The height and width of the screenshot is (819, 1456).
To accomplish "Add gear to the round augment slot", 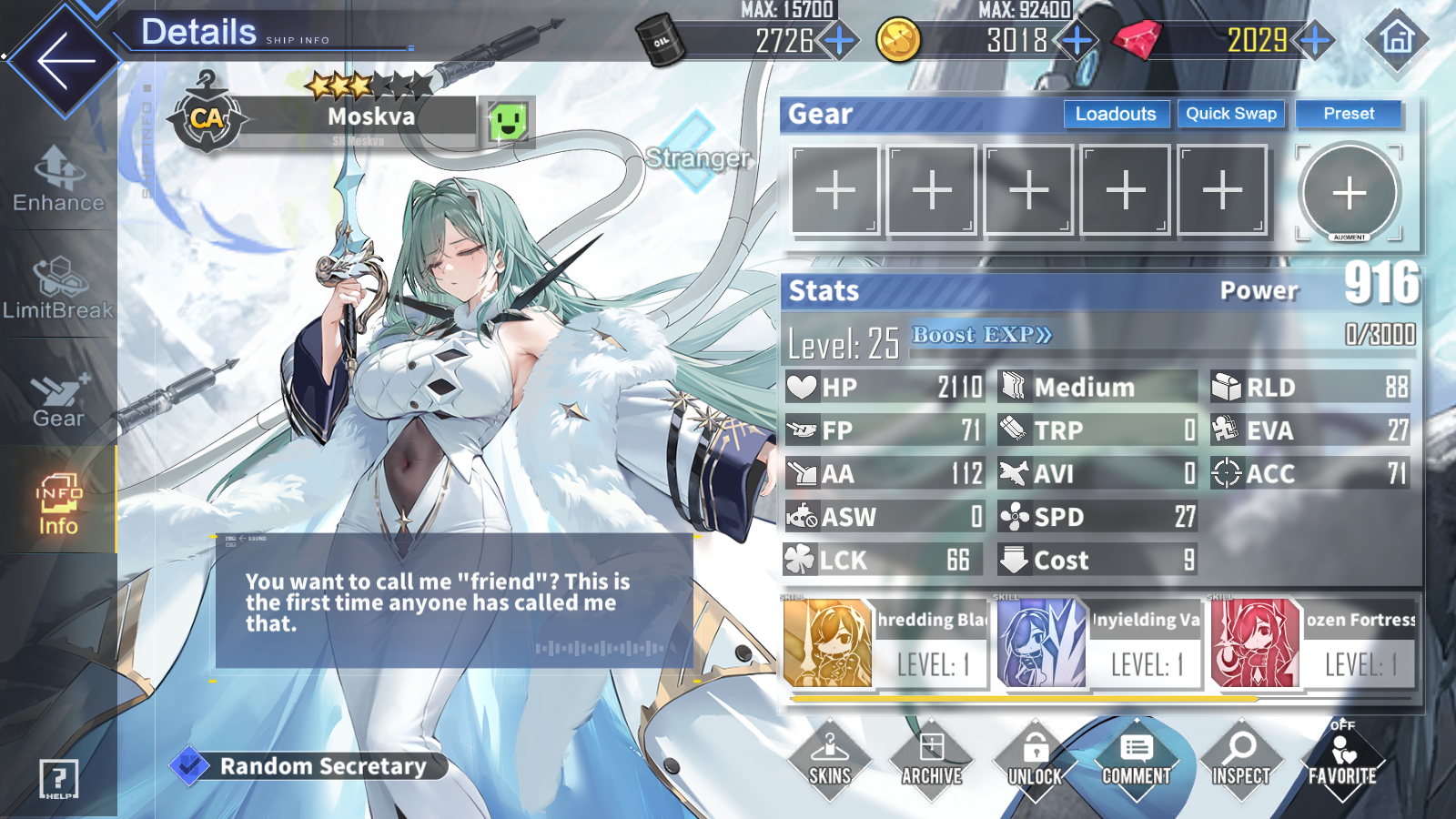I will click(1349, 193).
